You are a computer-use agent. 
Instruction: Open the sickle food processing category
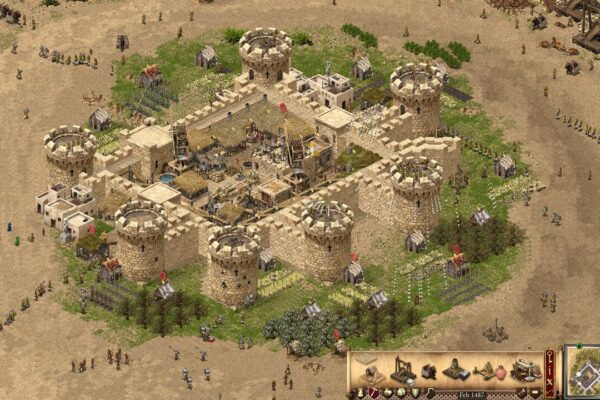pos(430,392)
